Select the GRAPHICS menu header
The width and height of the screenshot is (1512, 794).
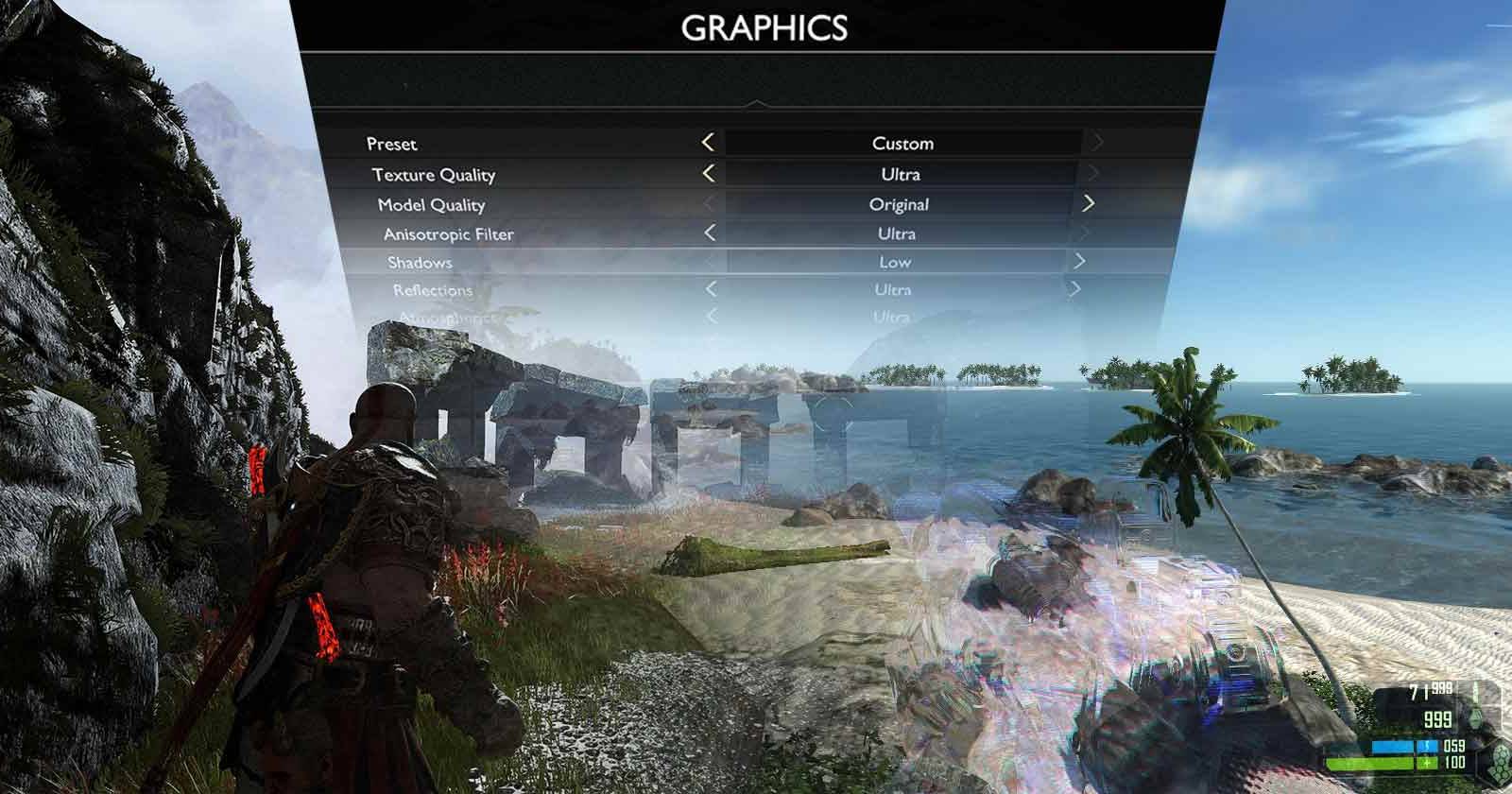pos(765,28)
